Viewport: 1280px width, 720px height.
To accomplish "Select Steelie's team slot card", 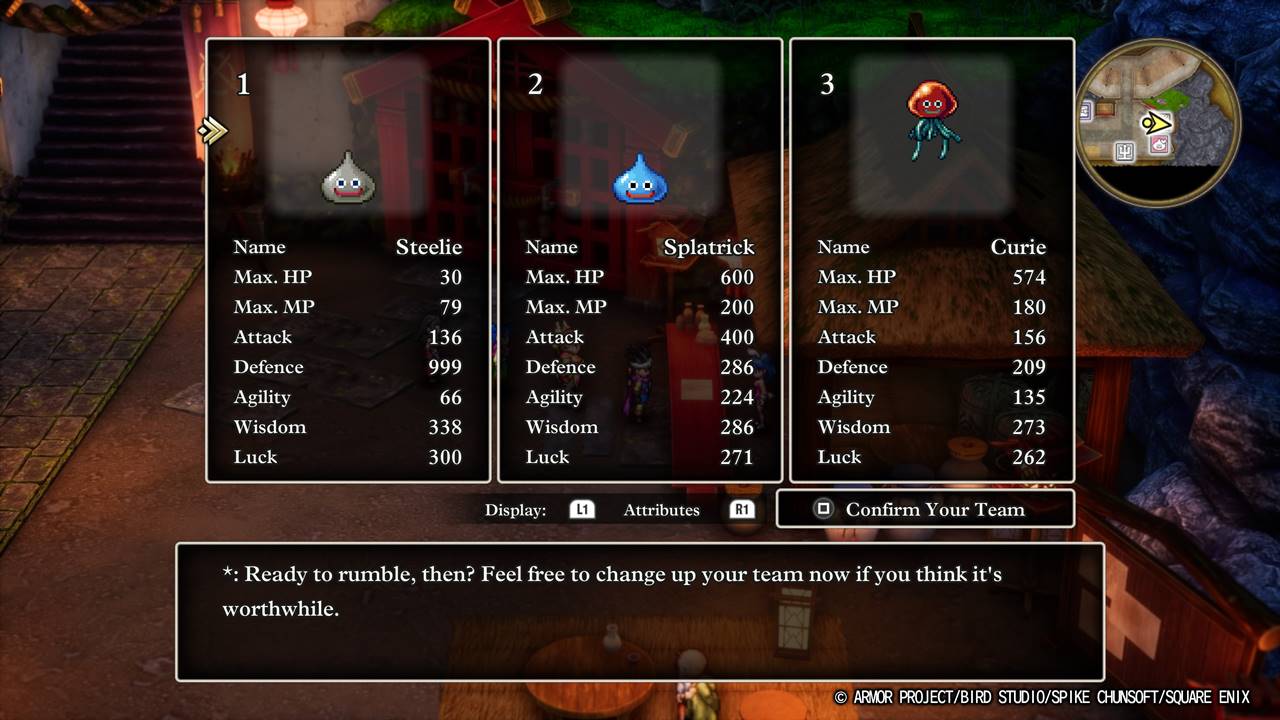I will 348,260.
